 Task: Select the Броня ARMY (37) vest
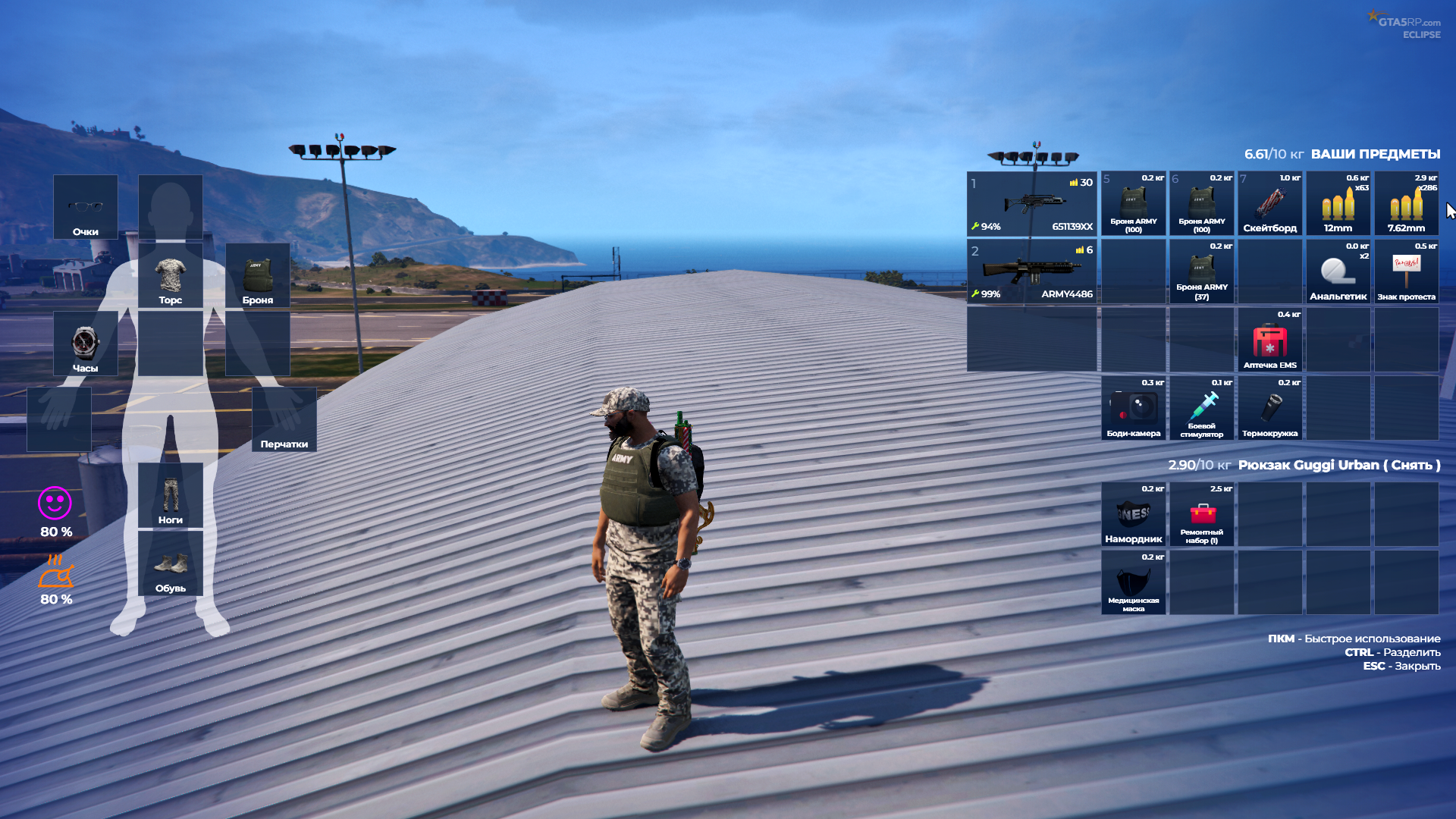pyautogui.click(x=1201, y=271)
